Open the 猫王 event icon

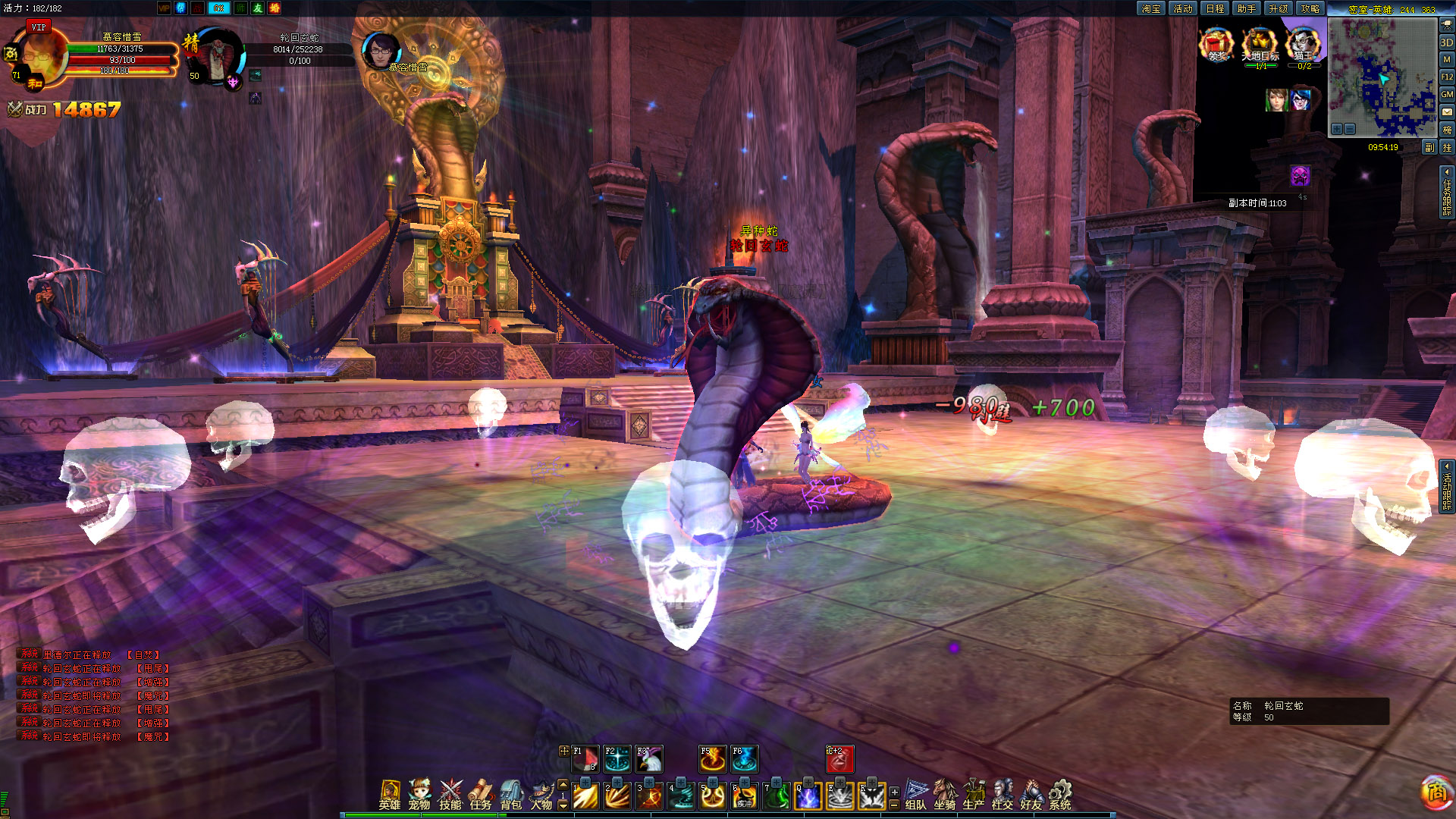point(1304,45)
